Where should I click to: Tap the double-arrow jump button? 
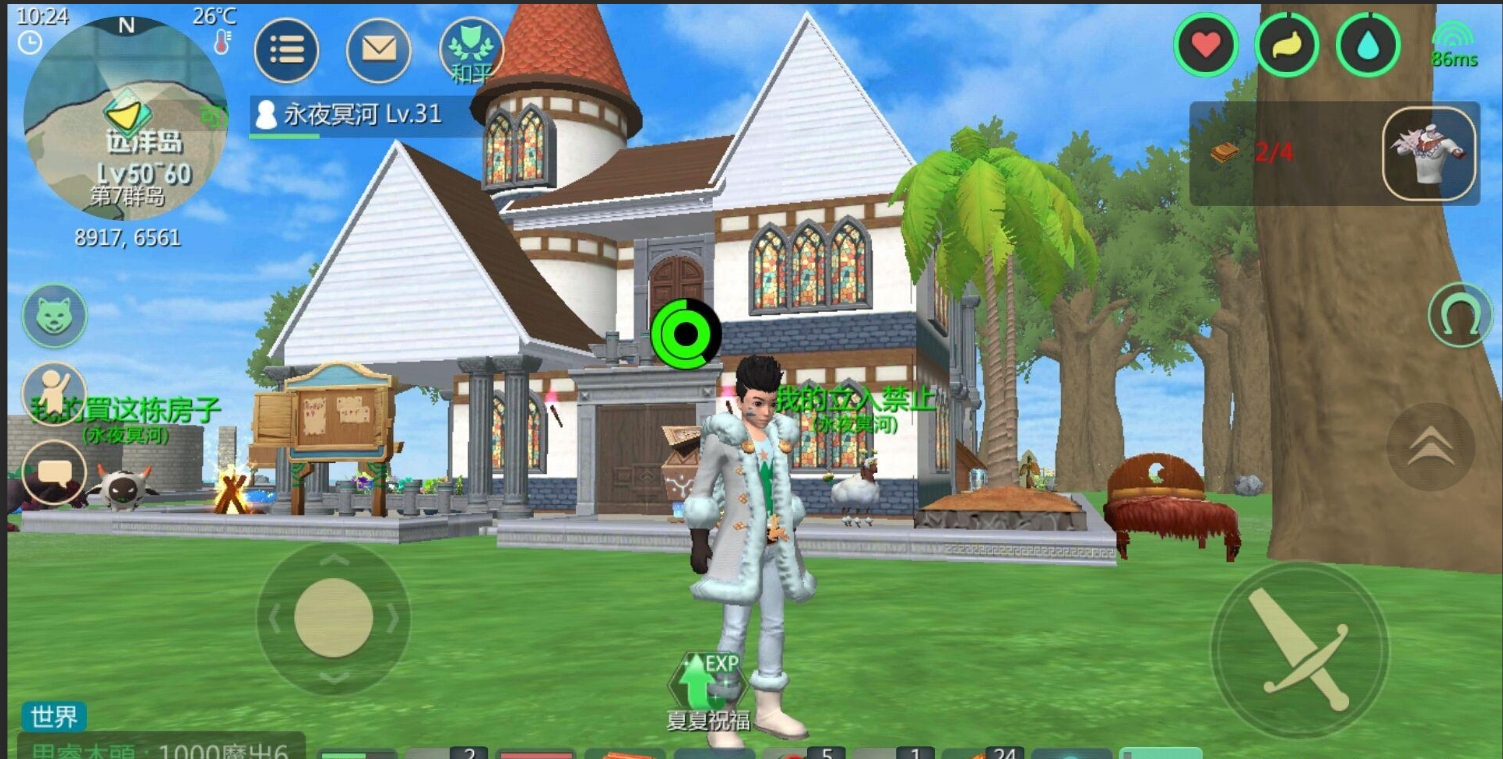coord(1430,447)
